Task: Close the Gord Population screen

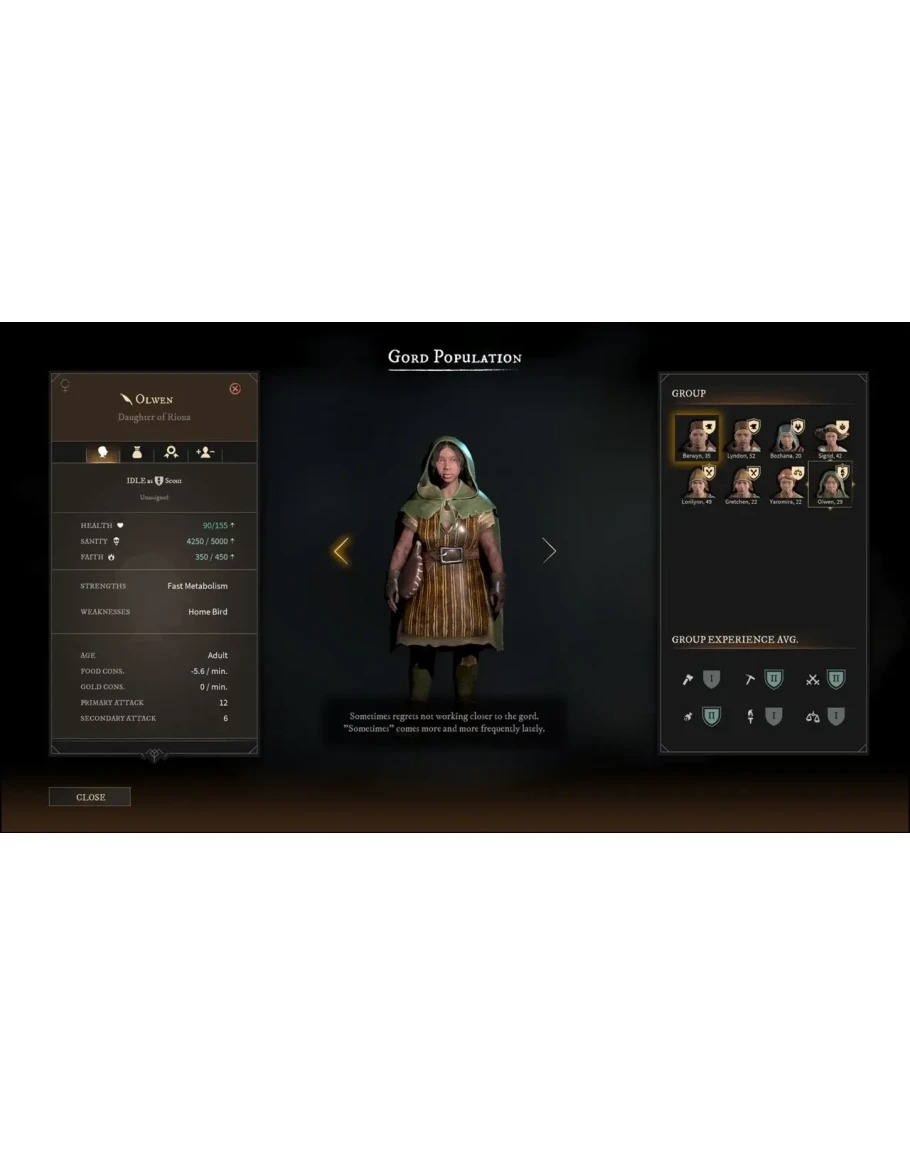Action: tap(90, 797)
